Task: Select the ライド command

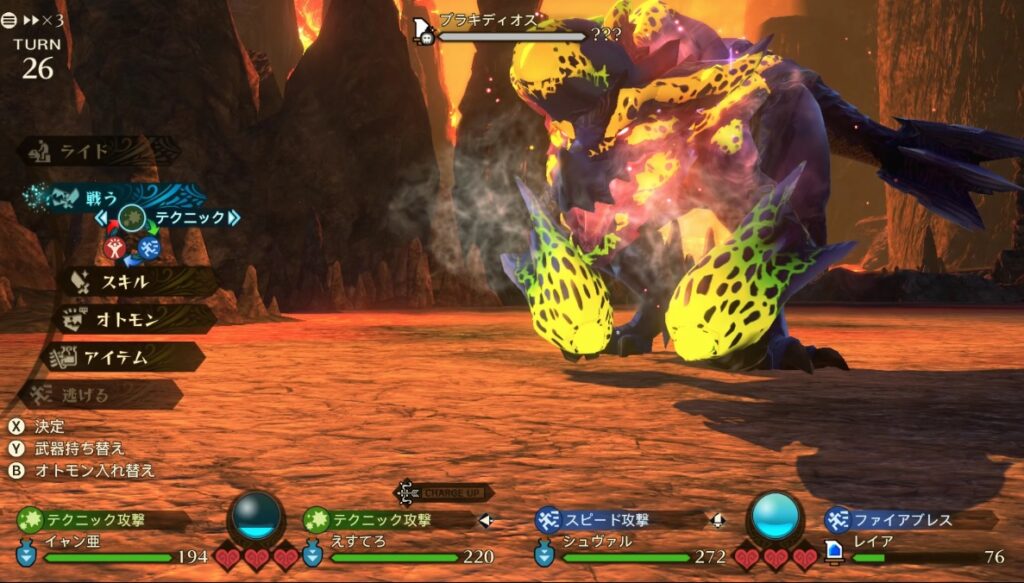Action: tap(97, 151)
